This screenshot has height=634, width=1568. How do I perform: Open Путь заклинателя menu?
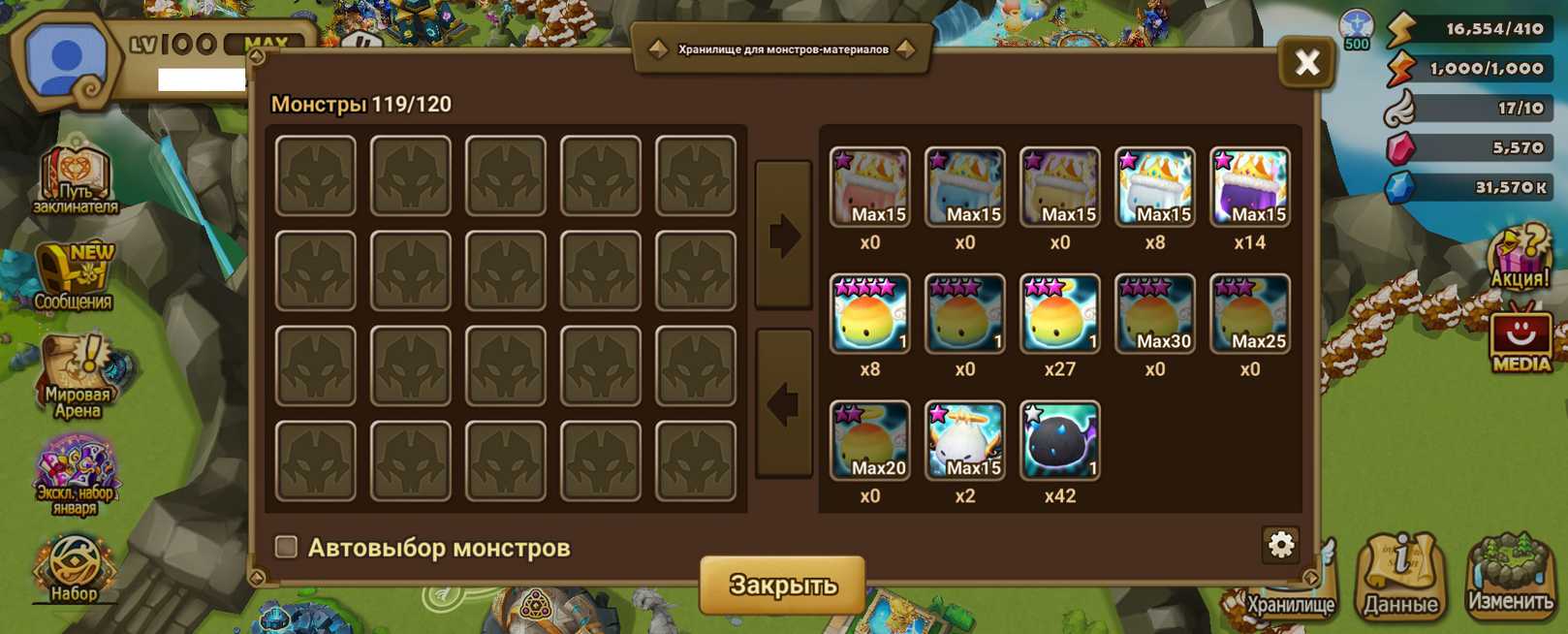pyautogui.click(x=76, y=179)
